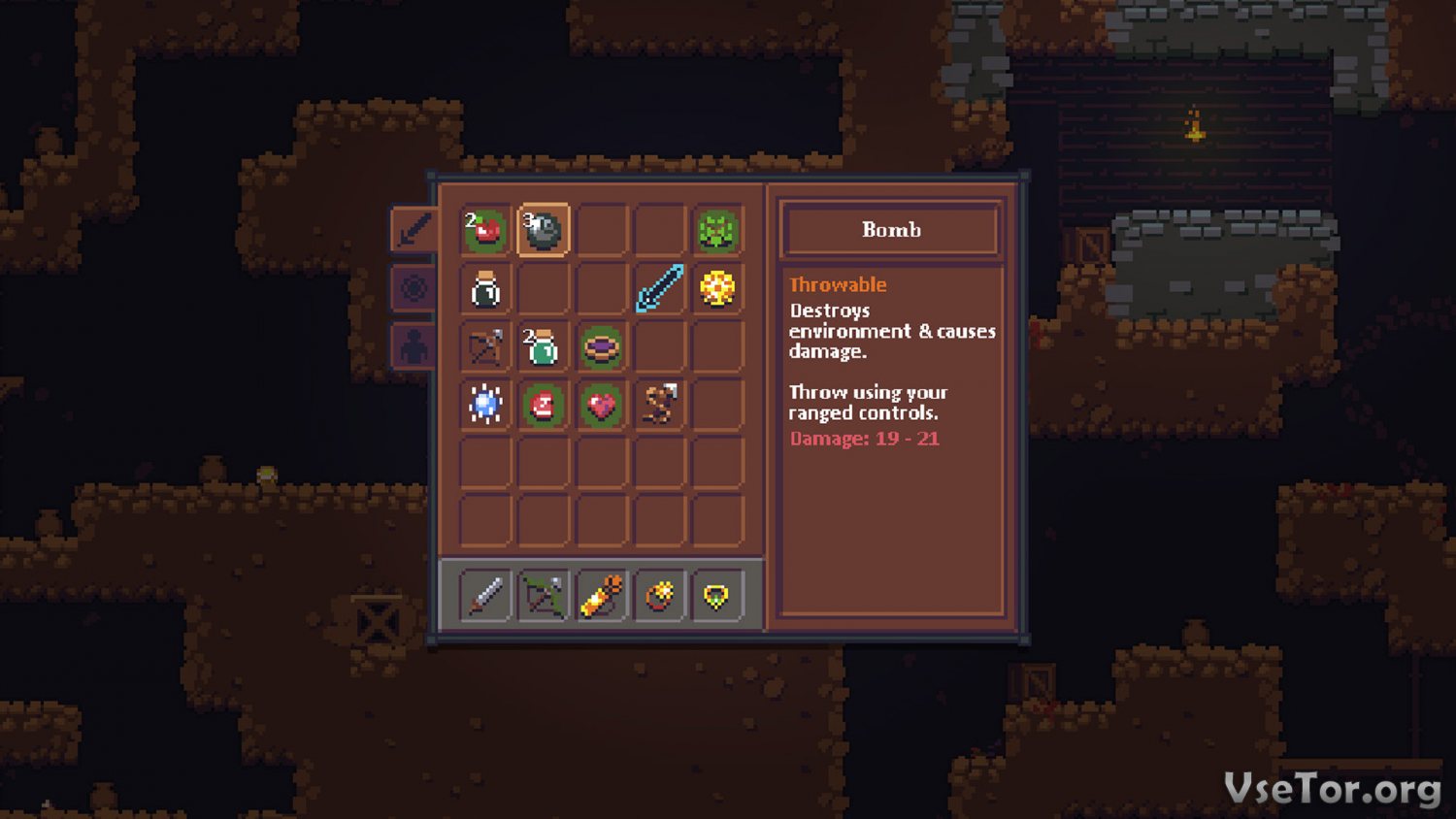Viewport: 1456px width, 819px height.
Task: Choose the dark potion bottle
Action: [485, 288]
